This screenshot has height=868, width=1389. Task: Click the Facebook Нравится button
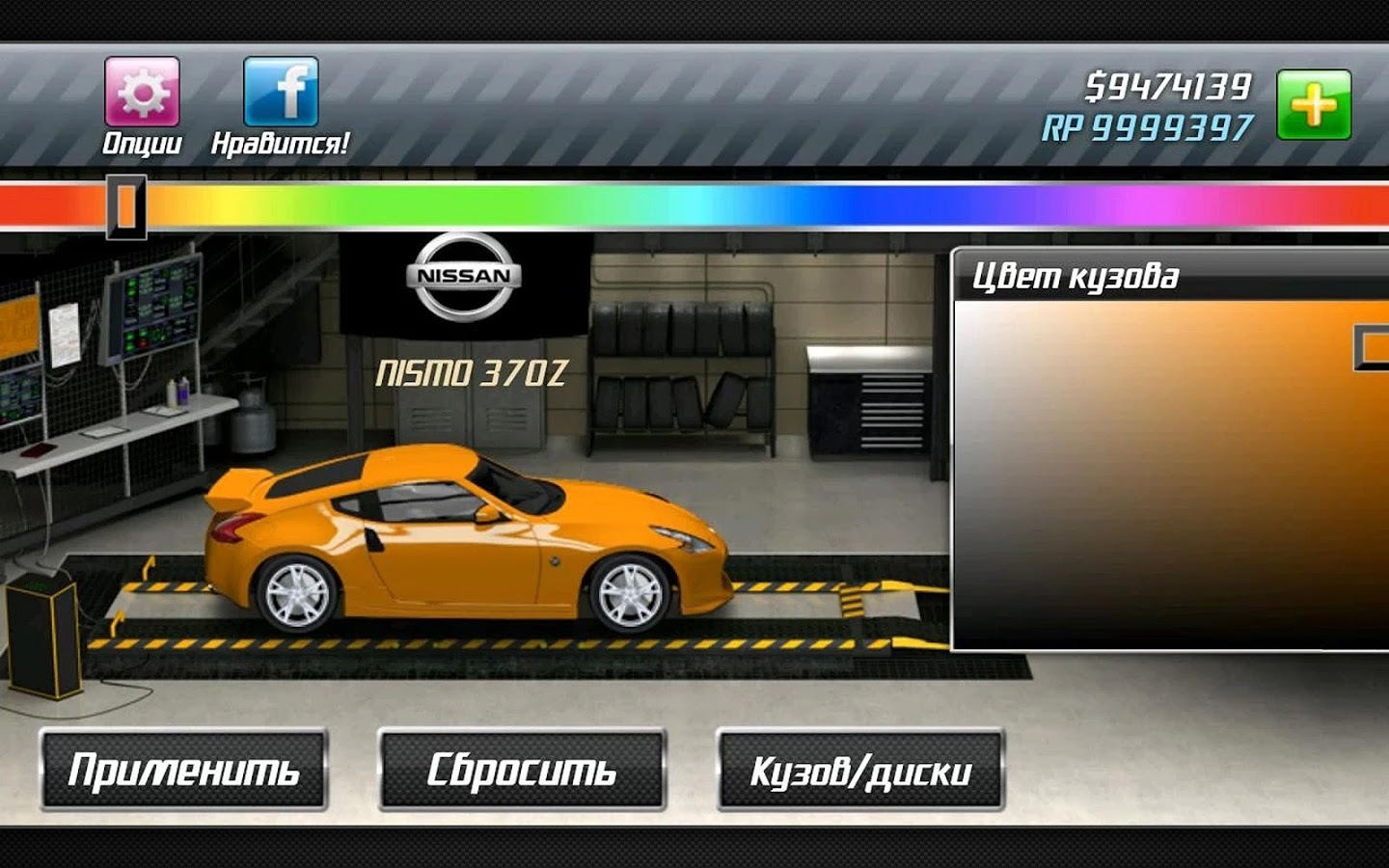pos(281,93)
